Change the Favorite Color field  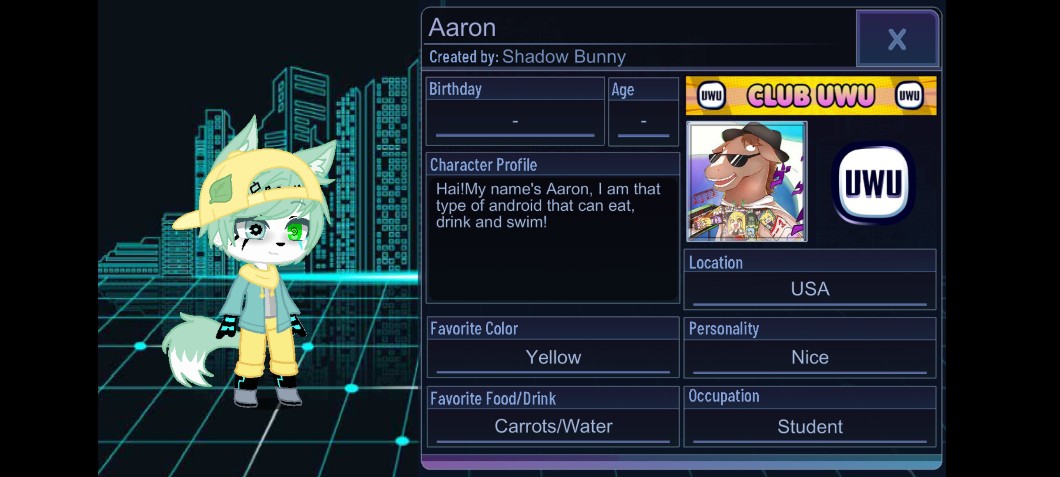(553, 357)
